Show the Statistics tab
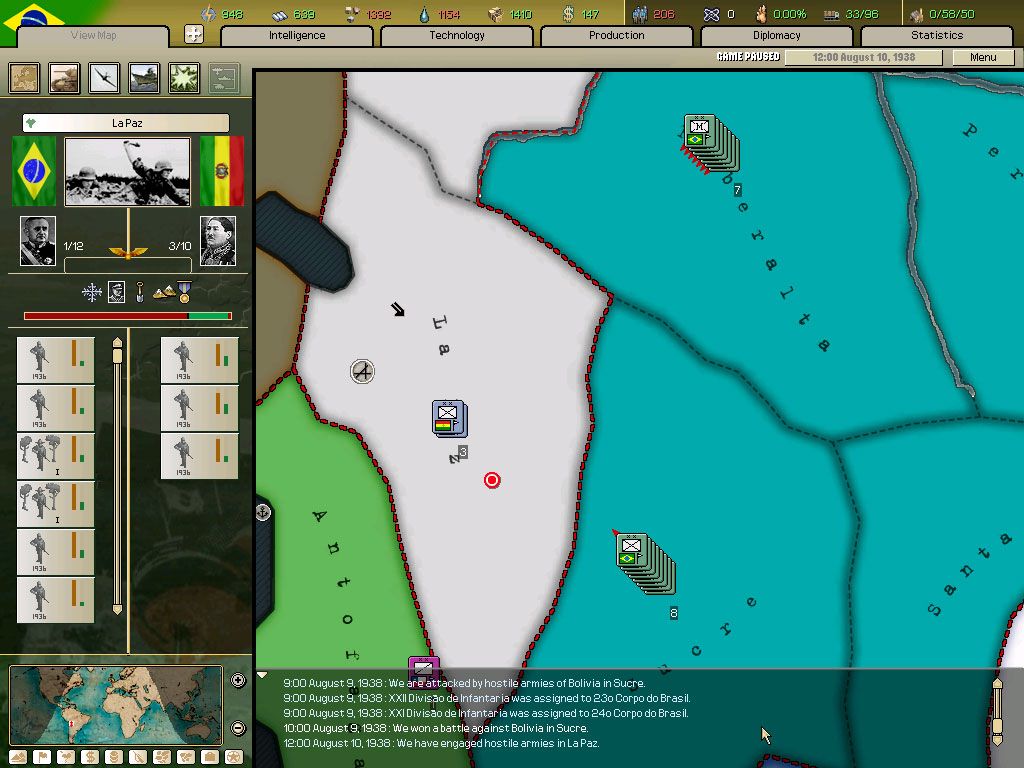 coord(937,36)
